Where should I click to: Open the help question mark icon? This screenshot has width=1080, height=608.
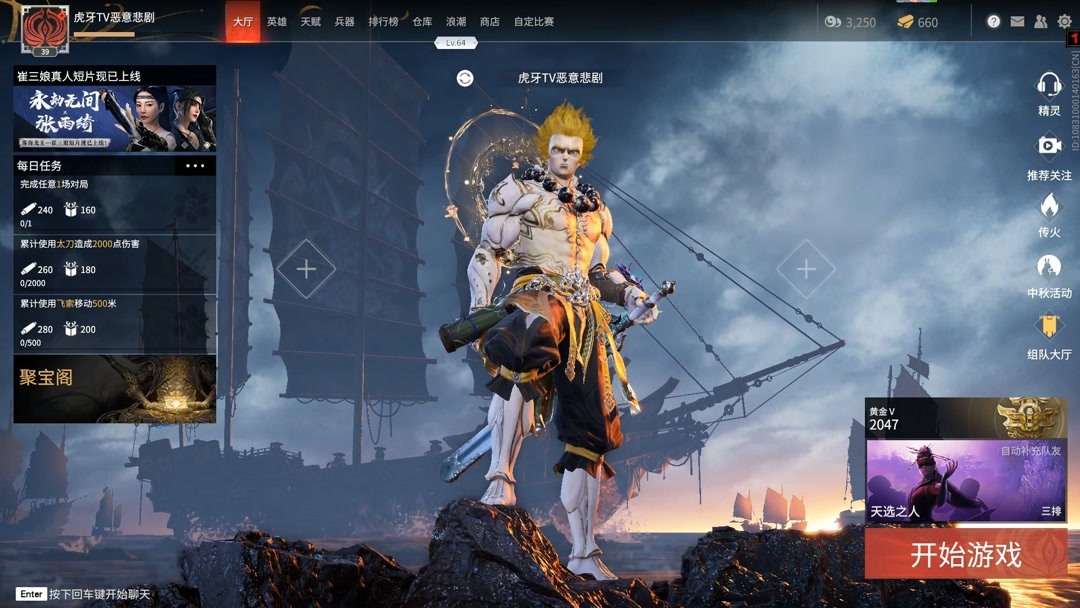993,21
